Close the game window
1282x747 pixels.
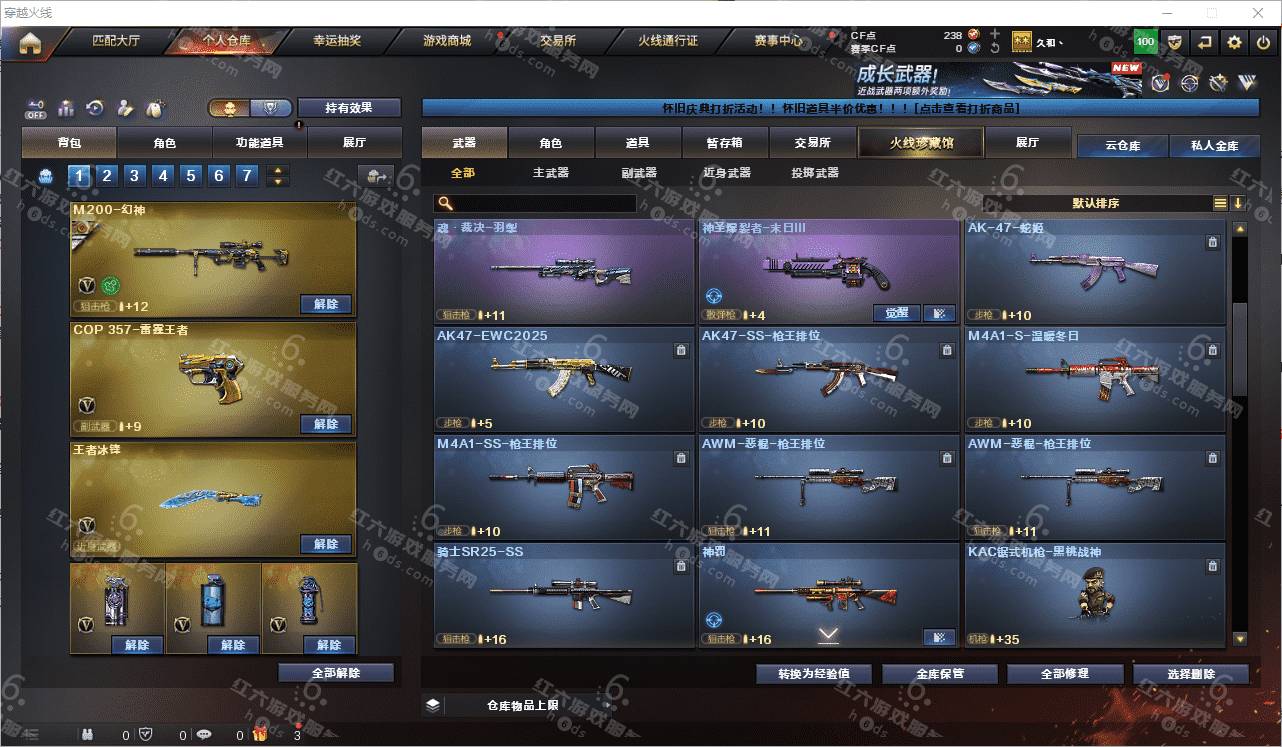pyautogui.click(x=1259, y=13)
